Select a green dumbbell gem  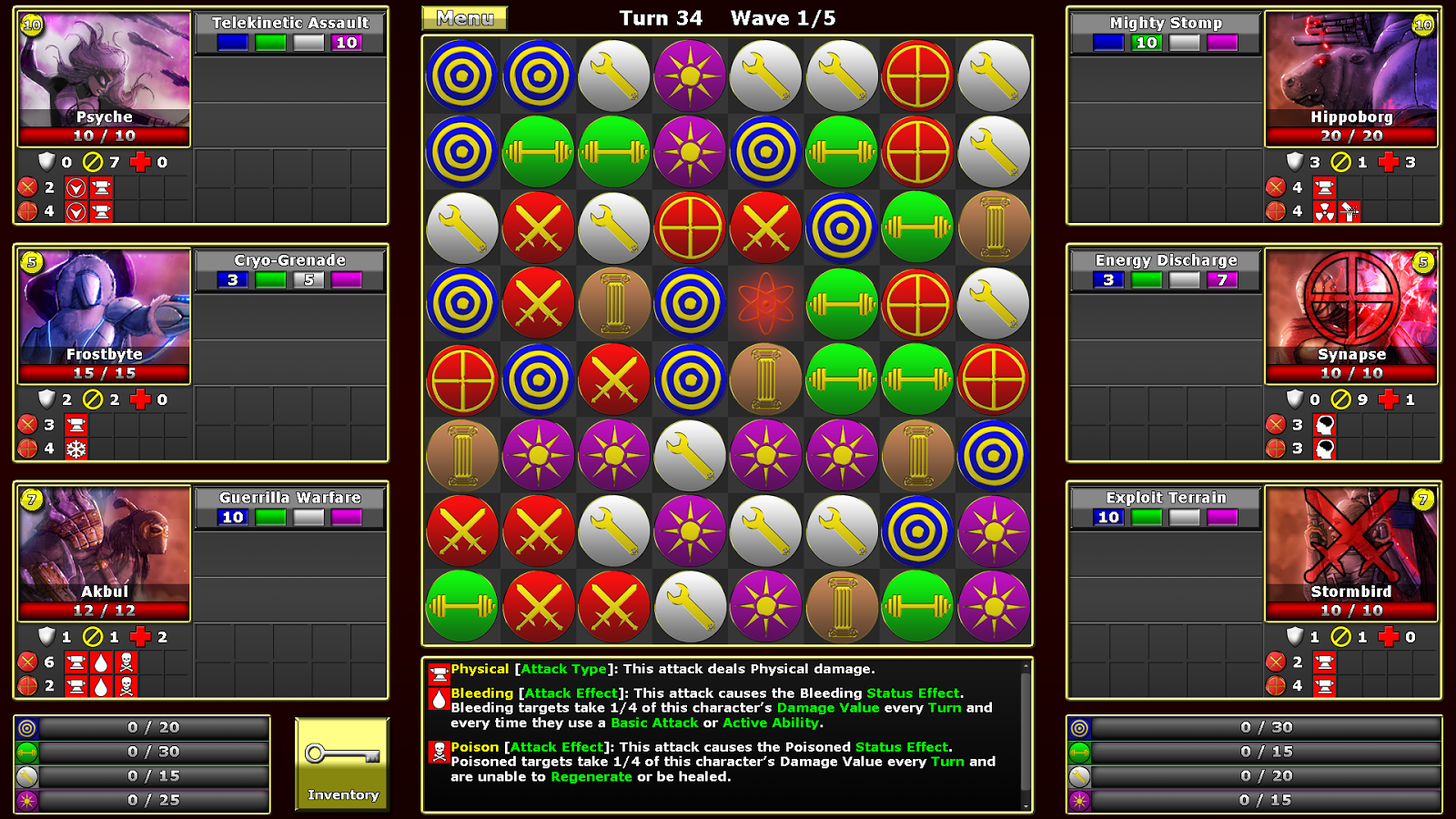click(x=537, y=151)
